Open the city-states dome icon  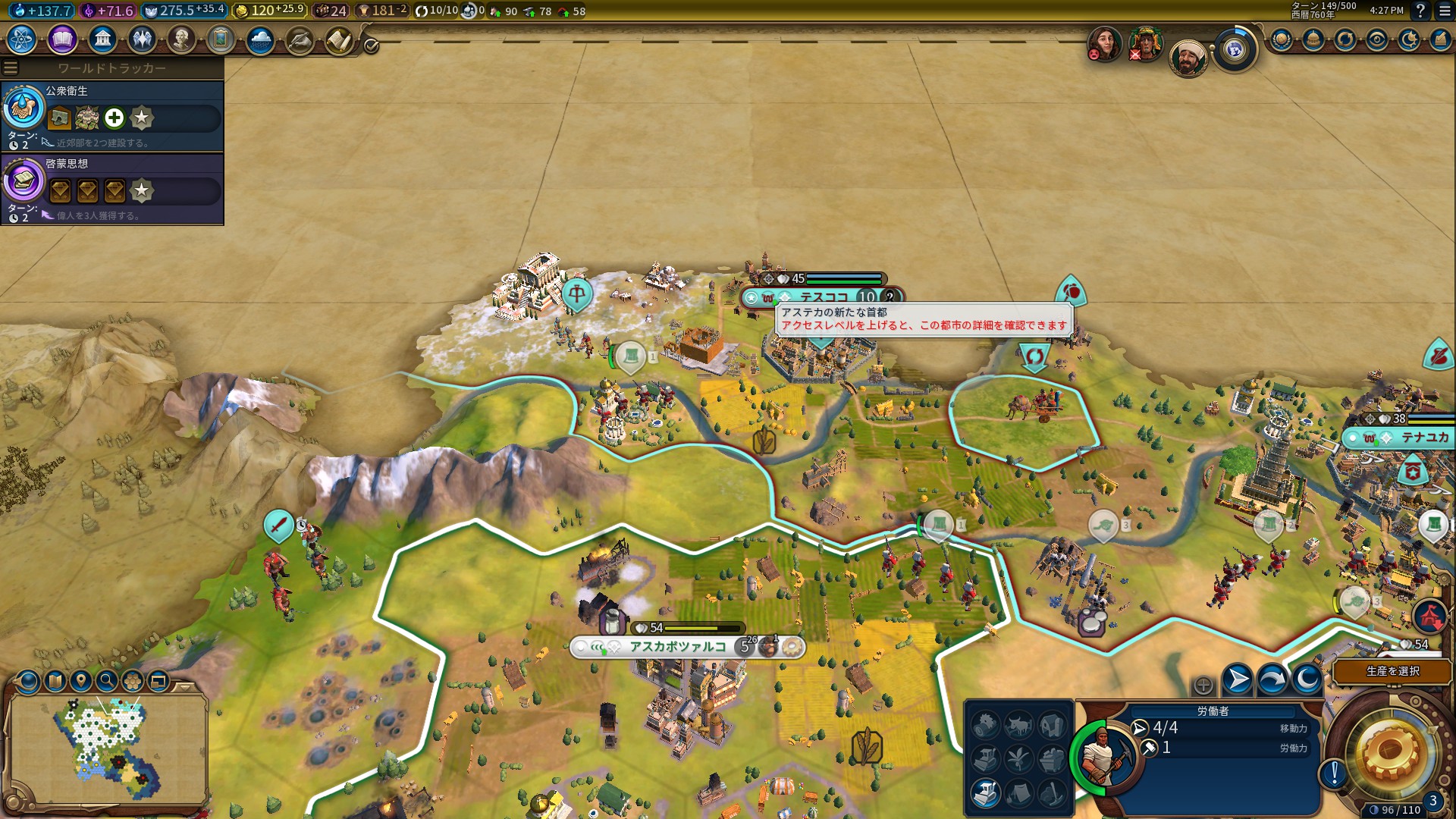[x=1313, y=39]
